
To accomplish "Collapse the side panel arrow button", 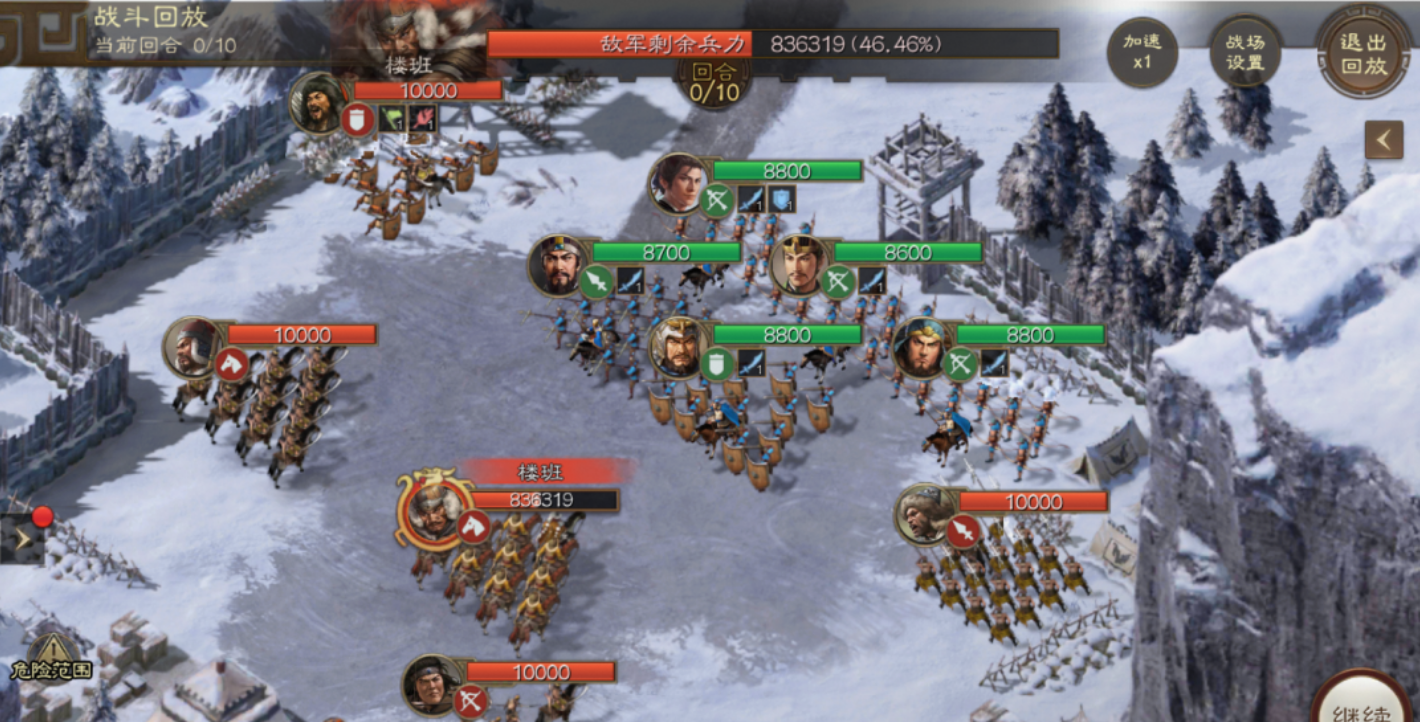I will pos(1383,140).
